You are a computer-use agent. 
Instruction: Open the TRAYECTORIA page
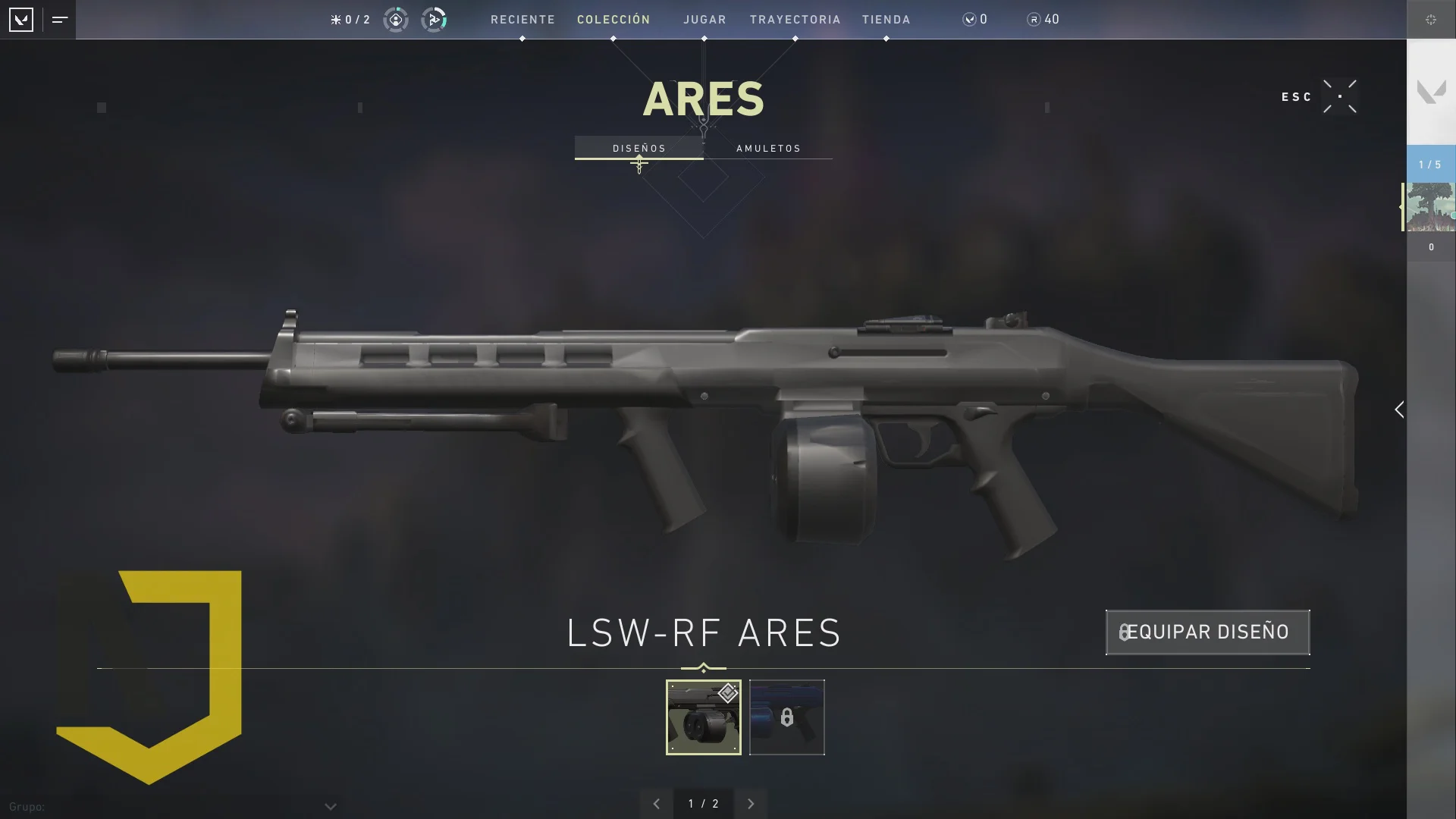point(795,20)
